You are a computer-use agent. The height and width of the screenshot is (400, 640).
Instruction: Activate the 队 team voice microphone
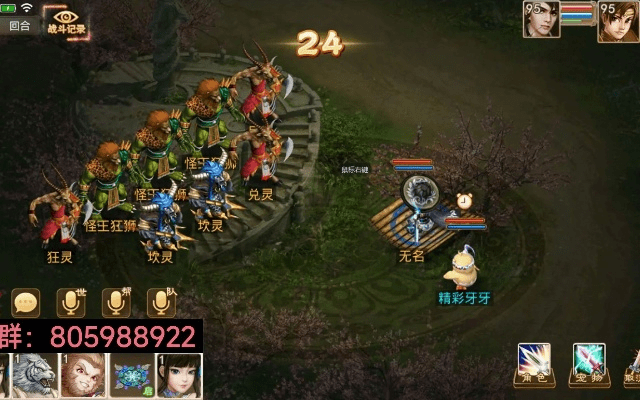click(x=162, y=302)
